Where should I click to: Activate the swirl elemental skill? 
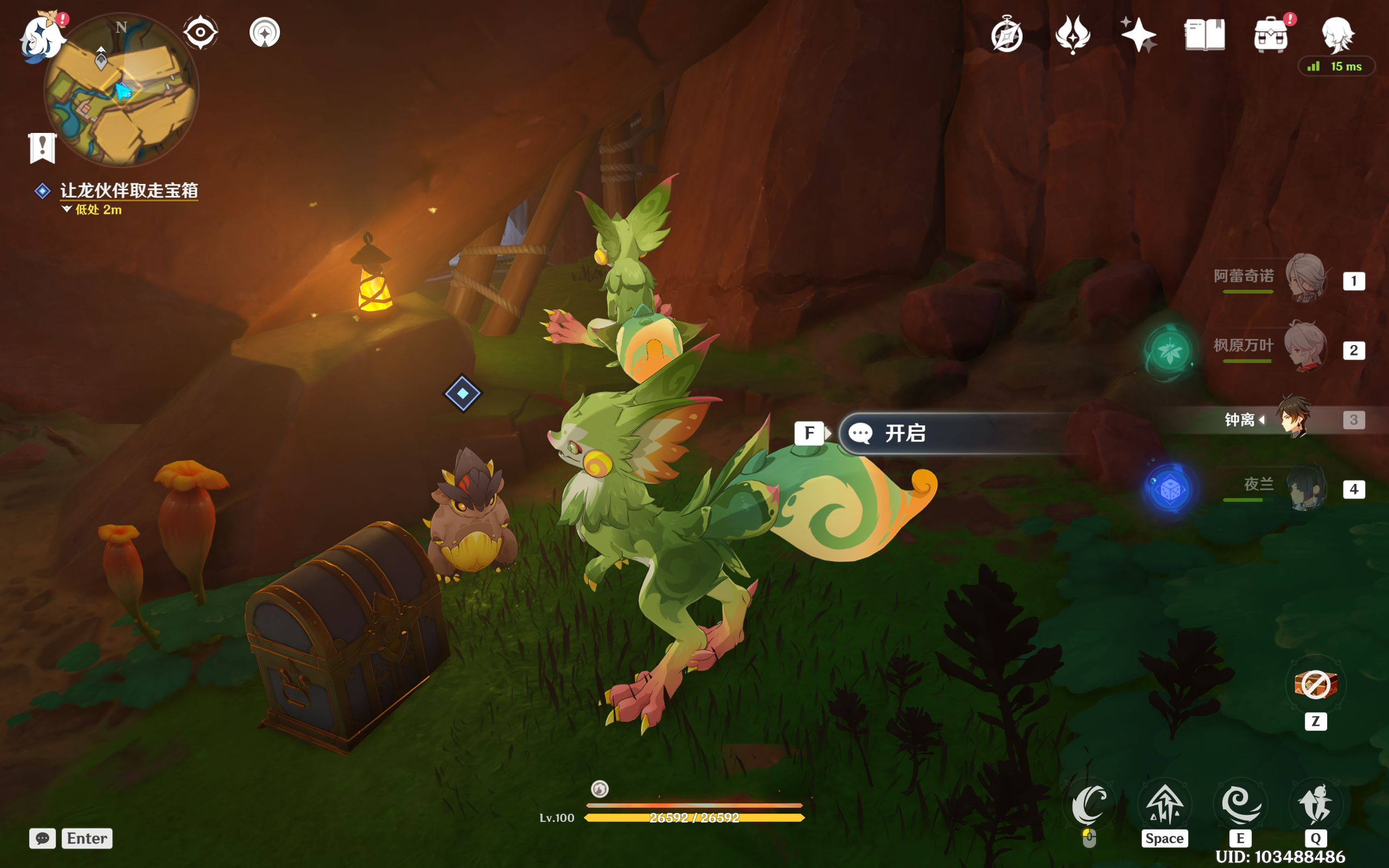point(1241,805)
